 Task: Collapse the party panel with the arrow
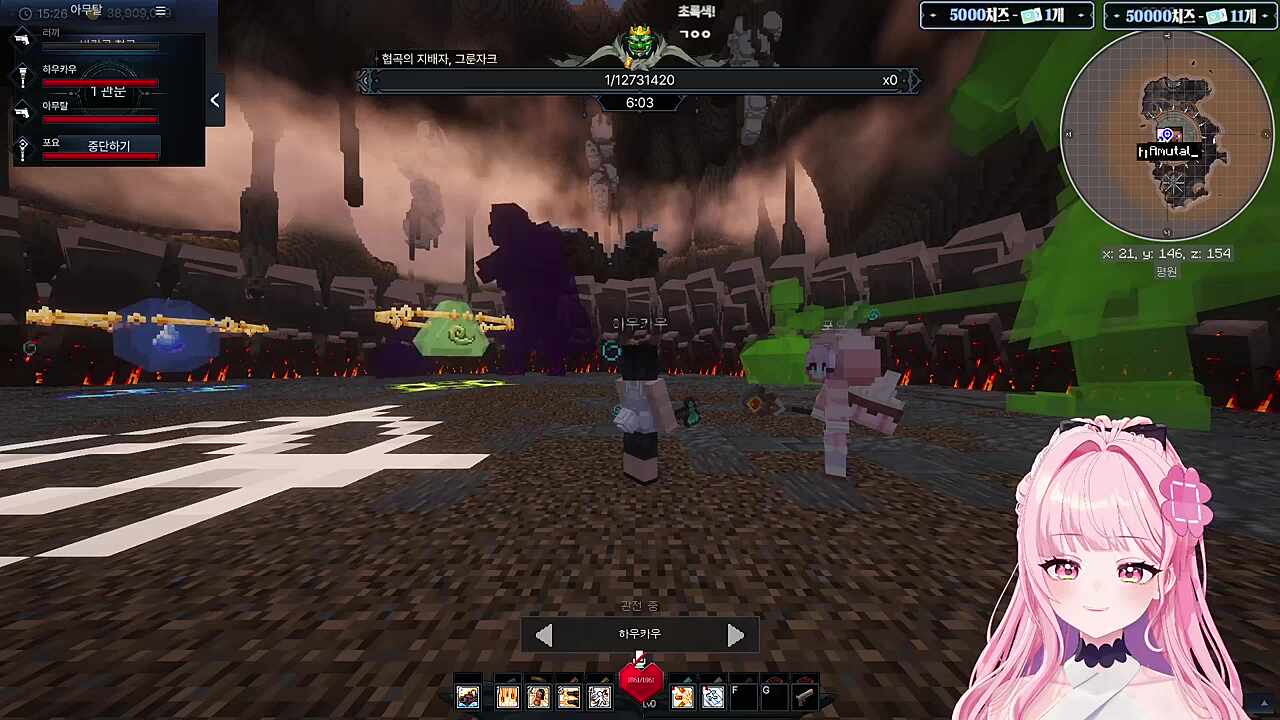pyautogui.click(x=214, y=100)
